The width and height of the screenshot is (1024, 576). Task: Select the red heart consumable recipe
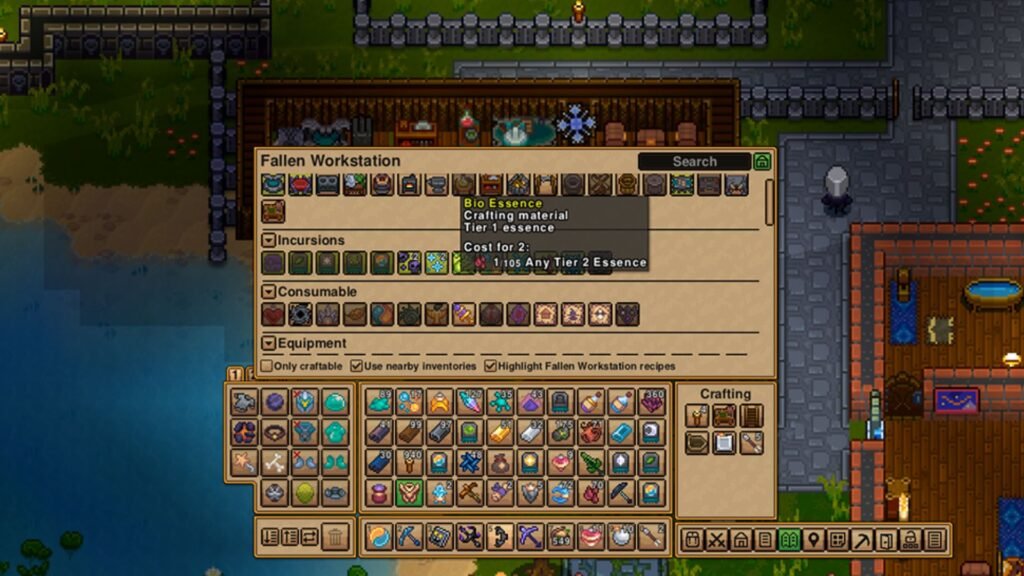coord(274,315)
